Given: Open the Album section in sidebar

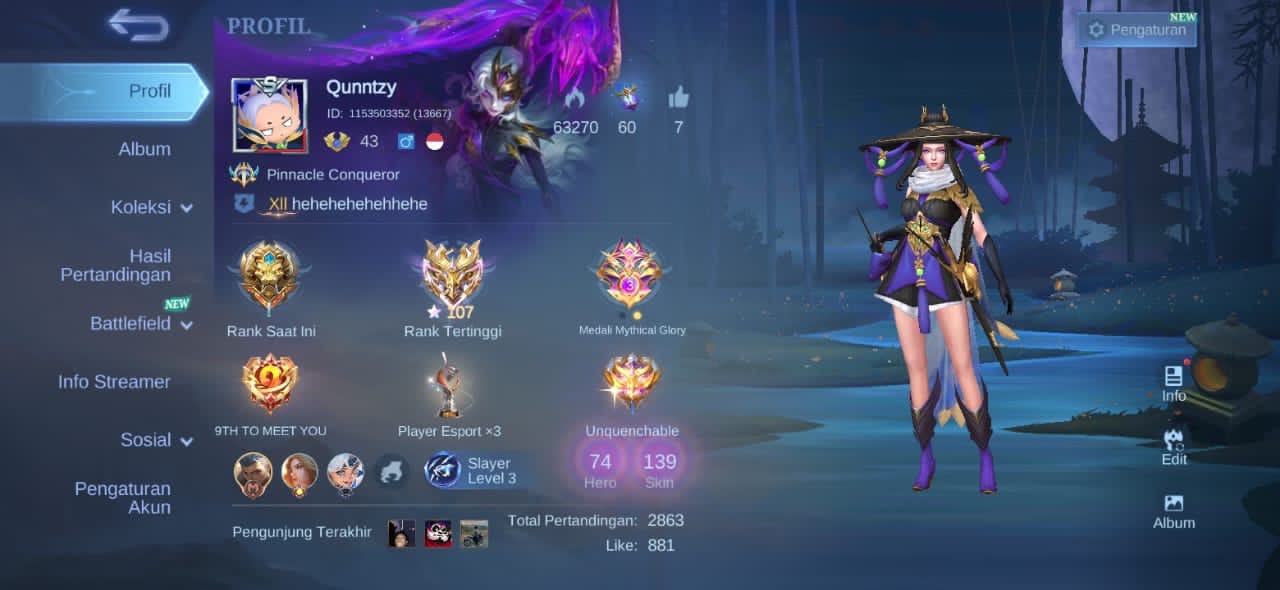Looking at the screenshot, I should coord(144,149).
